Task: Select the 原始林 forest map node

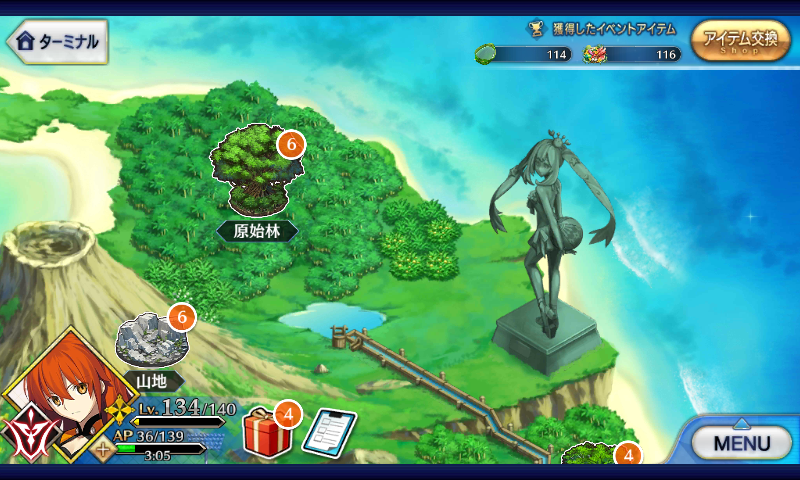Action: pos(257,170)
